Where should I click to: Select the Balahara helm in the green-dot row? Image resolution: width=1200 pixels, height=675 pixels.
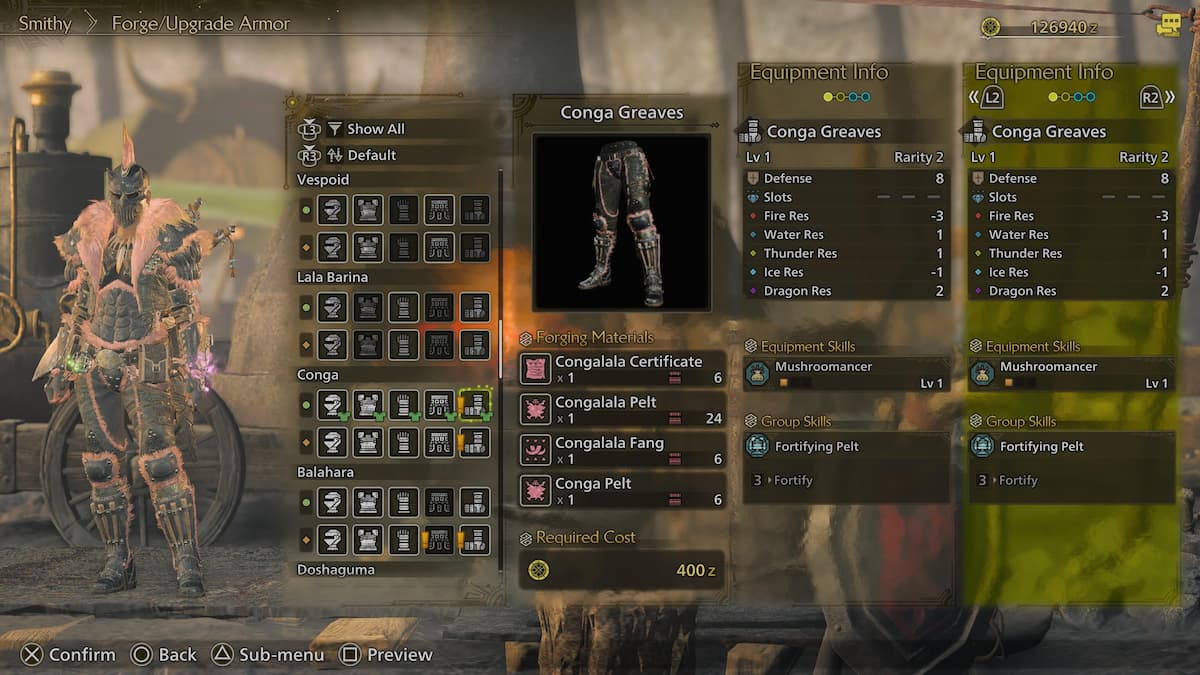click(x=333, y=502)
